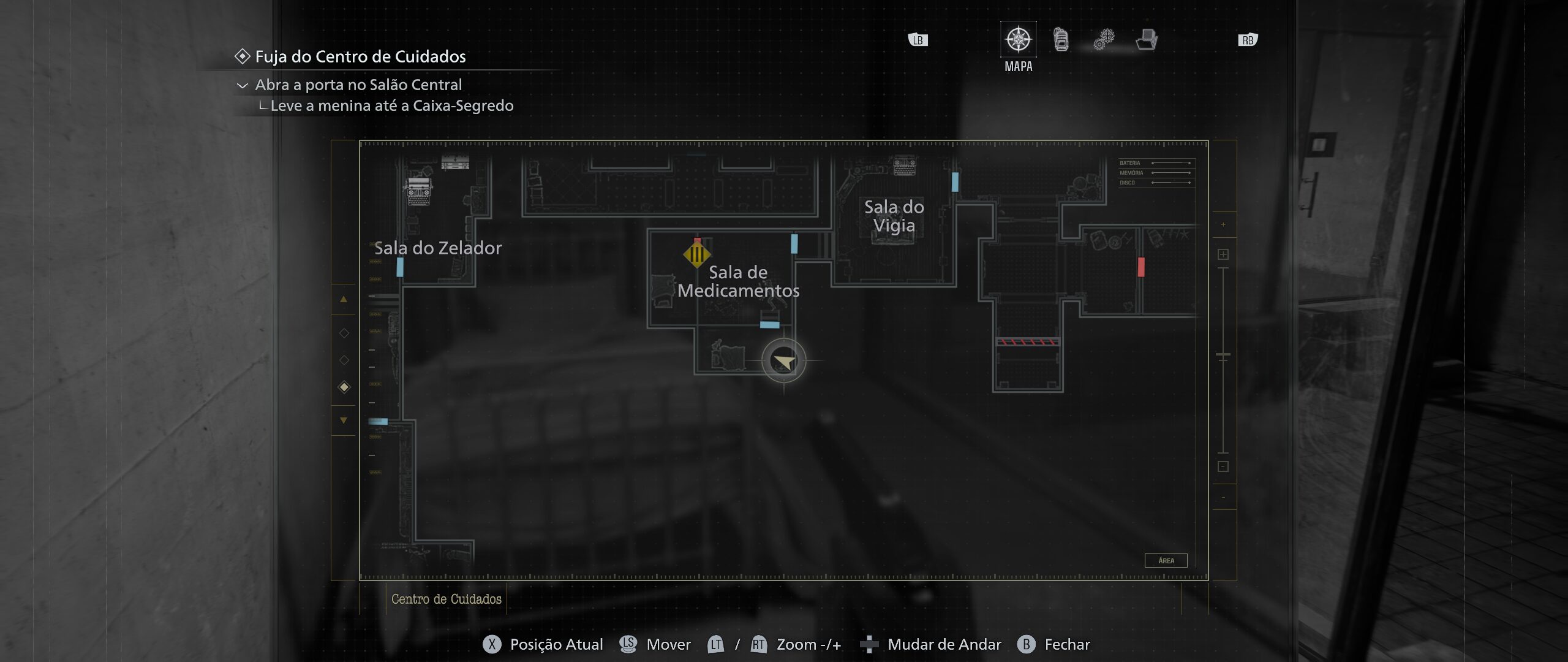
Task: Select the typewriter icon in Sala do Vigia
Action: coord(905,165)
